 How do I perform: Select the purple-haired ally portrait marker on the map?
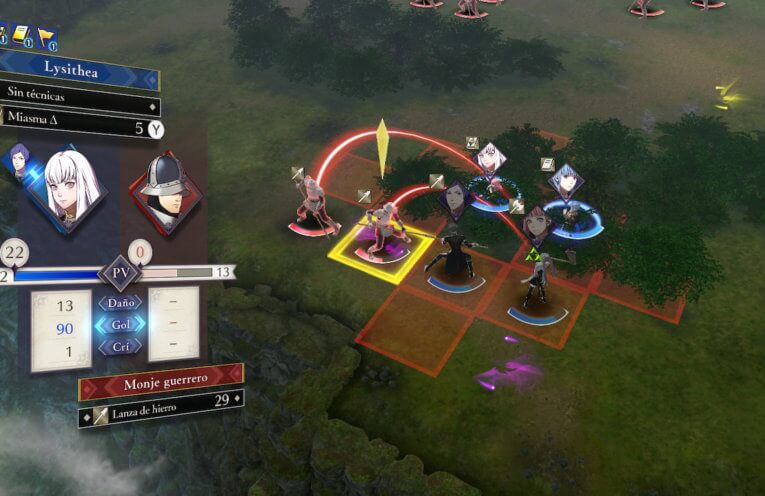coord(454,198)
